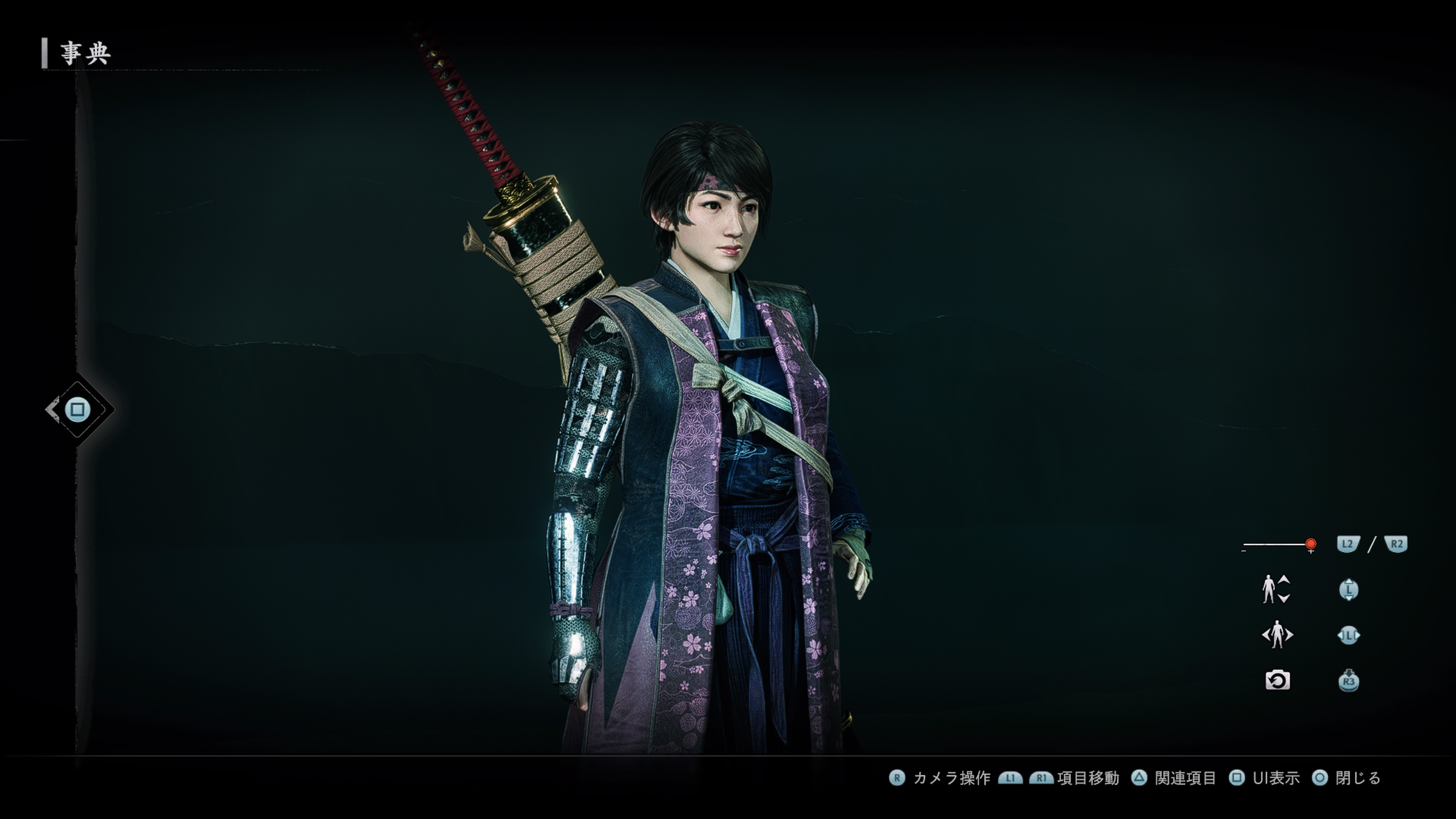The image size is (1456, 819).
Task: Expand the hidden panel via the diamond handle
Action: [78, 409]
